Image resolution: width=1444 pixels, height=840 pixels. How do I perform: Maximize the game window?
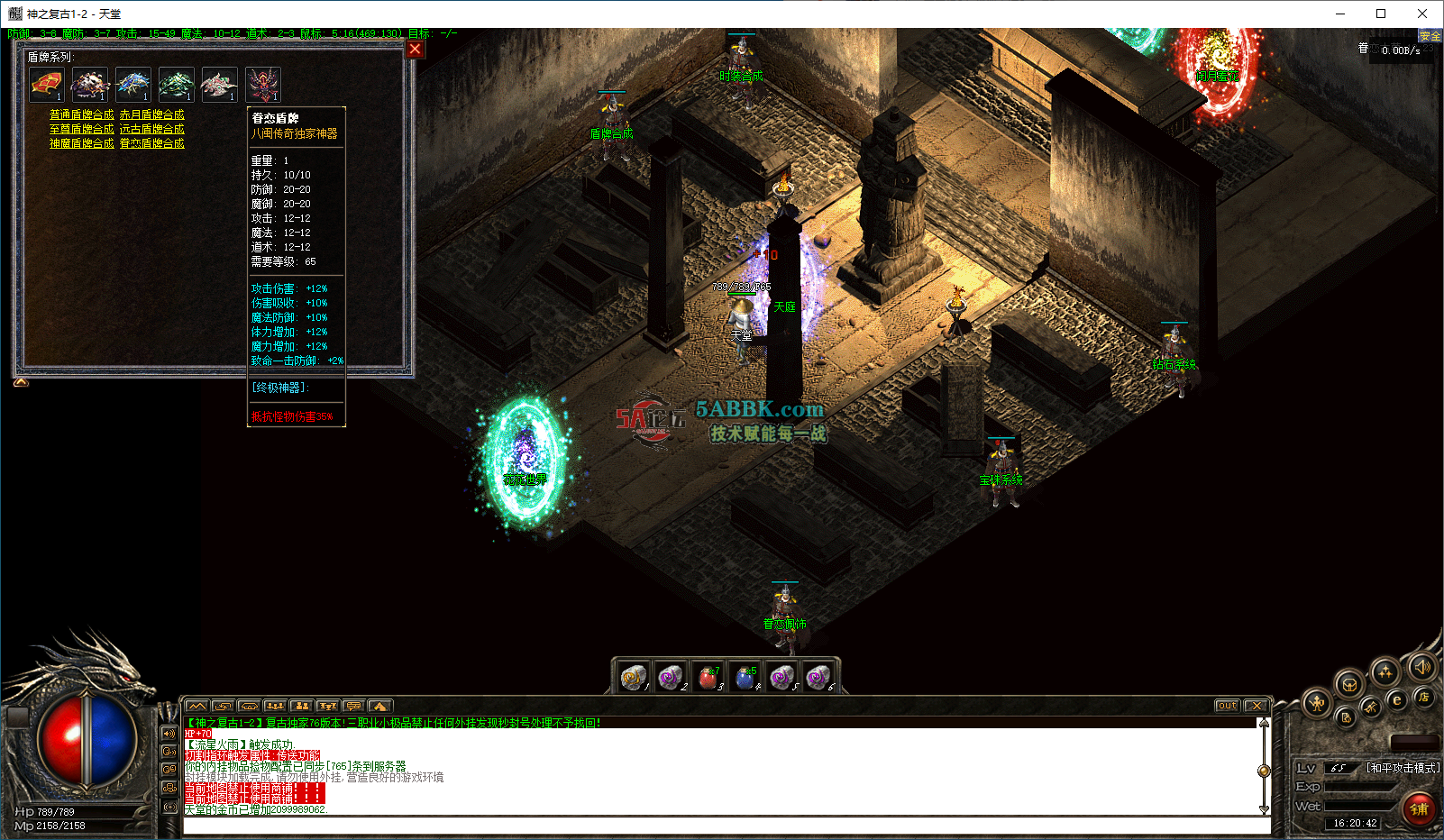[x=1381, y=14]
